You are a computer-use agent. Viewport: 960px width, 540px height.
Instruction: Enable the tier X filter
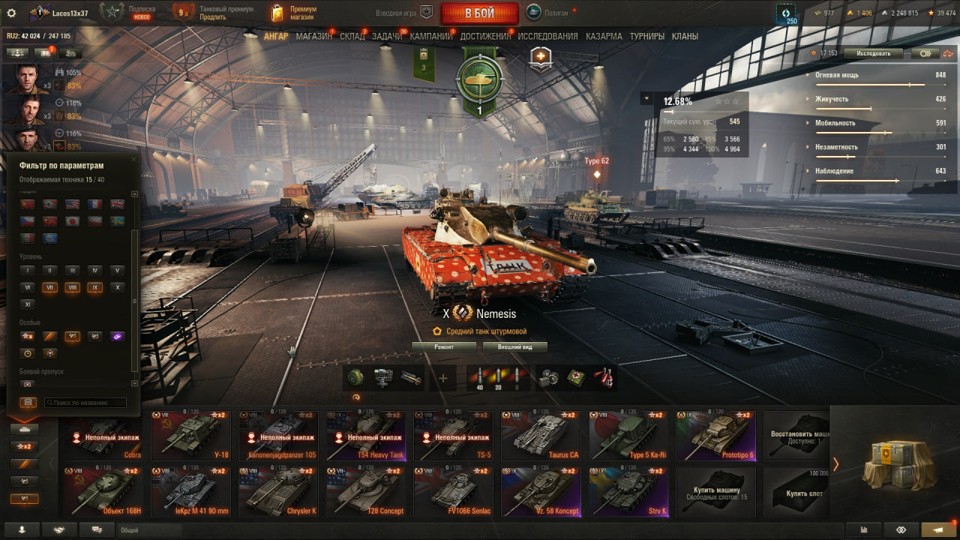coord(118,287)
